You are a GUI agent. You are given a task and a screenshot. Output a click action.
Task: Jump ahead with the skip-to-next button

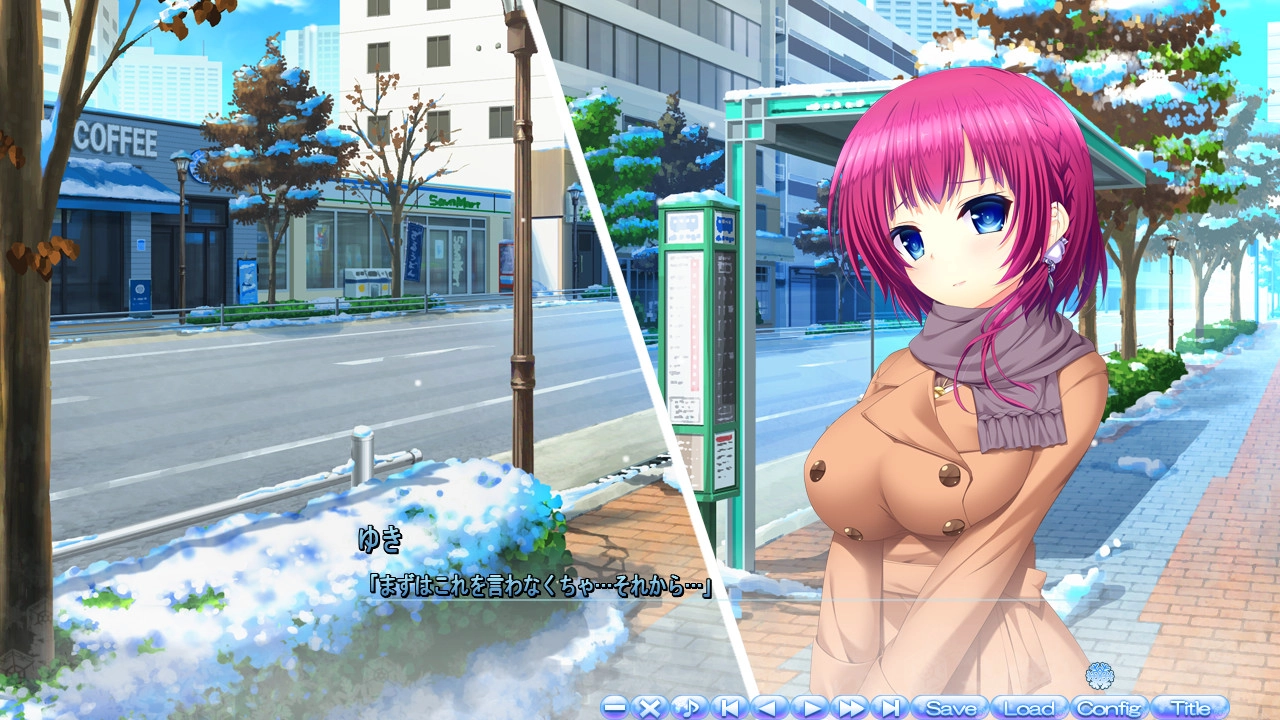(x=889, y=708)
